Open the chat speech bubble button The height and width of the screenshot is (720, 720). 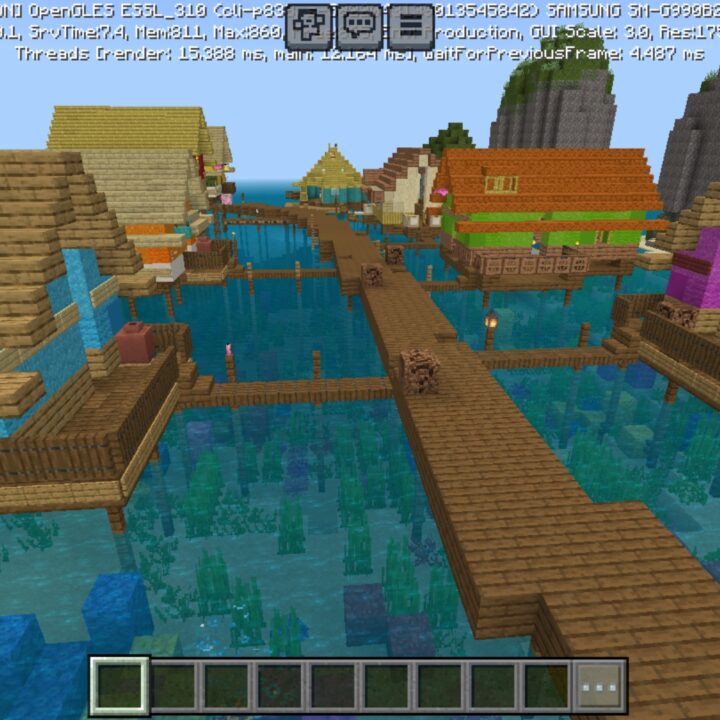coord(360,26)
